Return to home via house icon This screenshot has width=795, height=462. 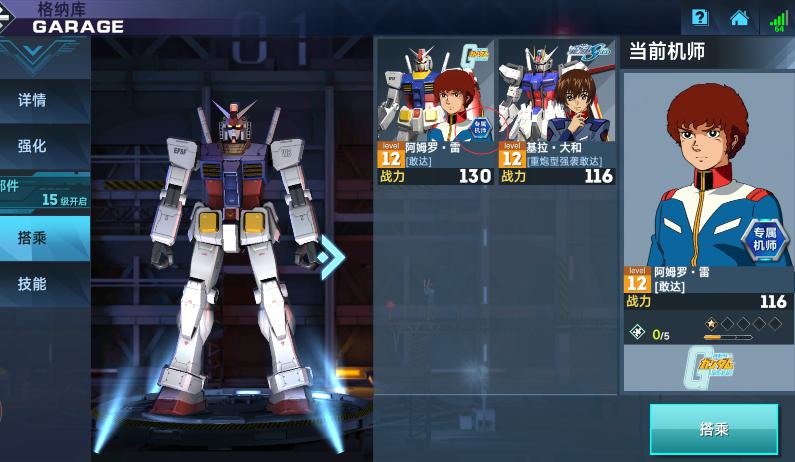coord(739,17)
